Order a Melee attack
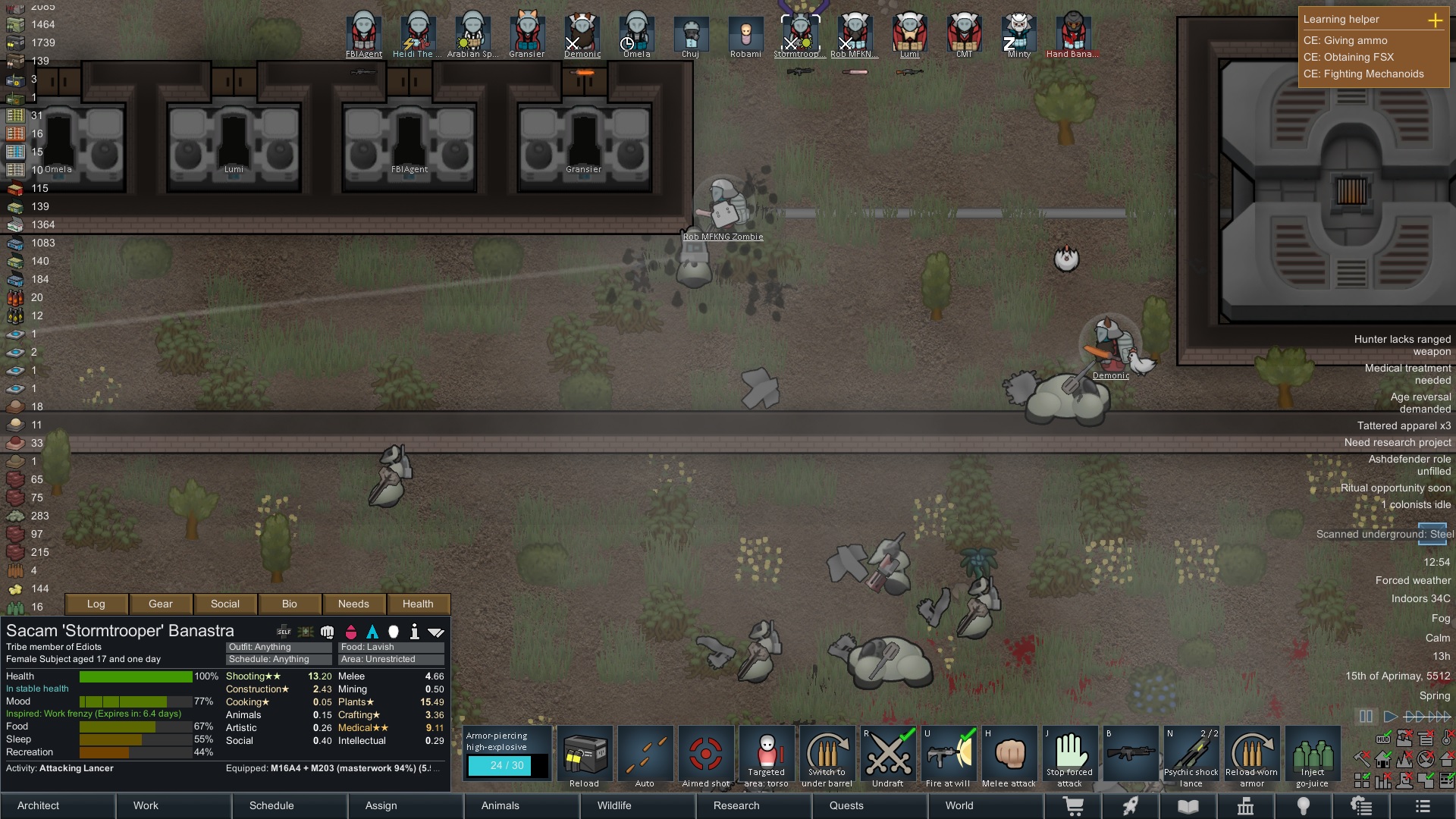Image resolution: width=1456 pixels, height=819 pixels. (x=1009, y=757)
